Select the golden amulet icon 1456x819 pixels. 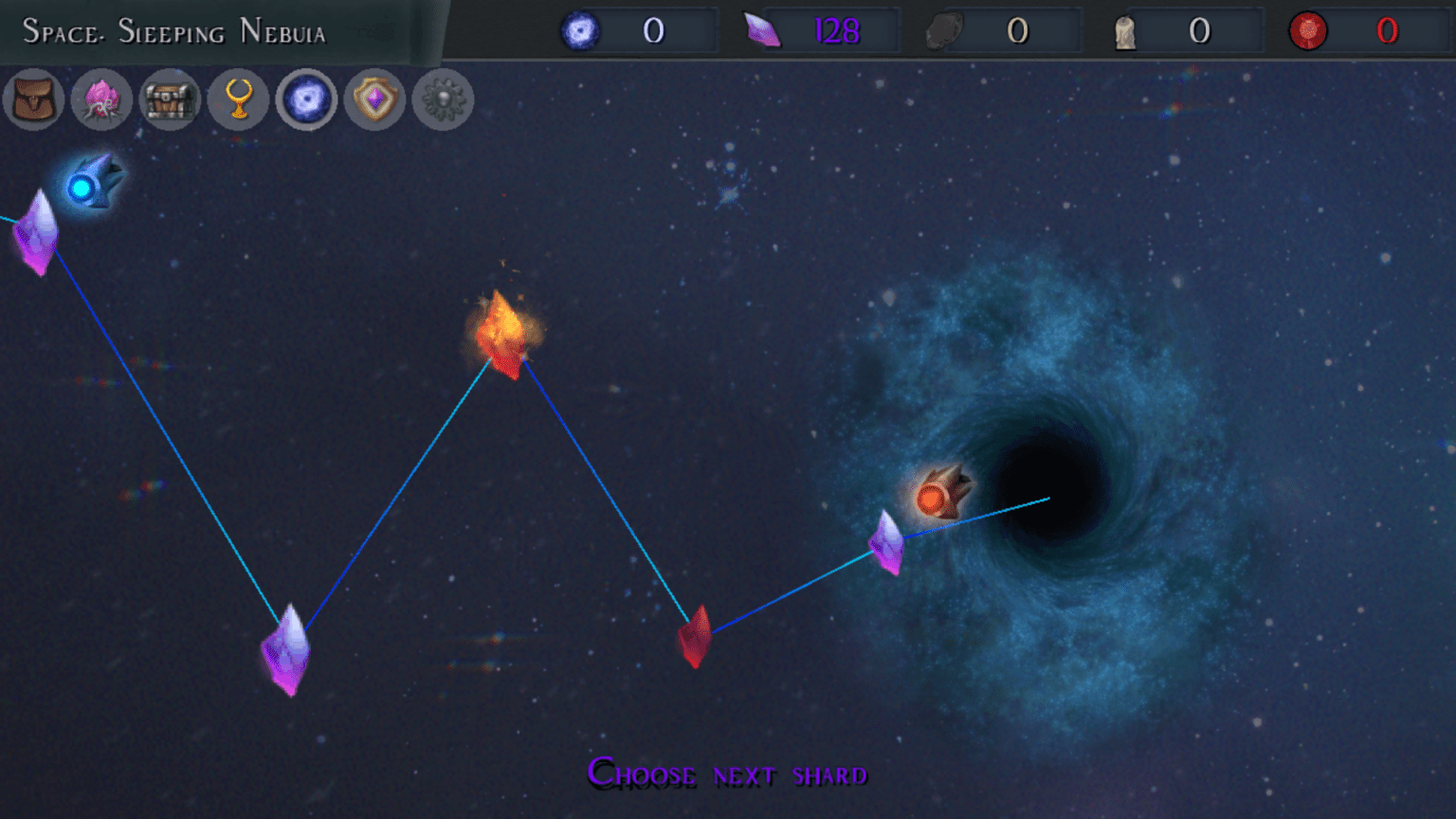[x=239, y=100]
